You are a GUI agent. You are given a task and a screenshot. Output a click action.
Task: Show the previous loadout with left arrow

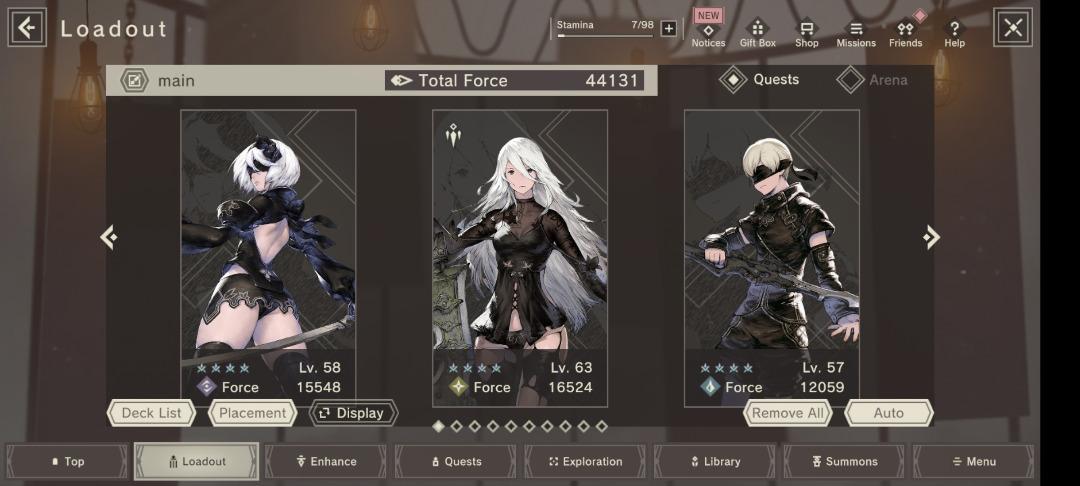[x=109, y=237]
